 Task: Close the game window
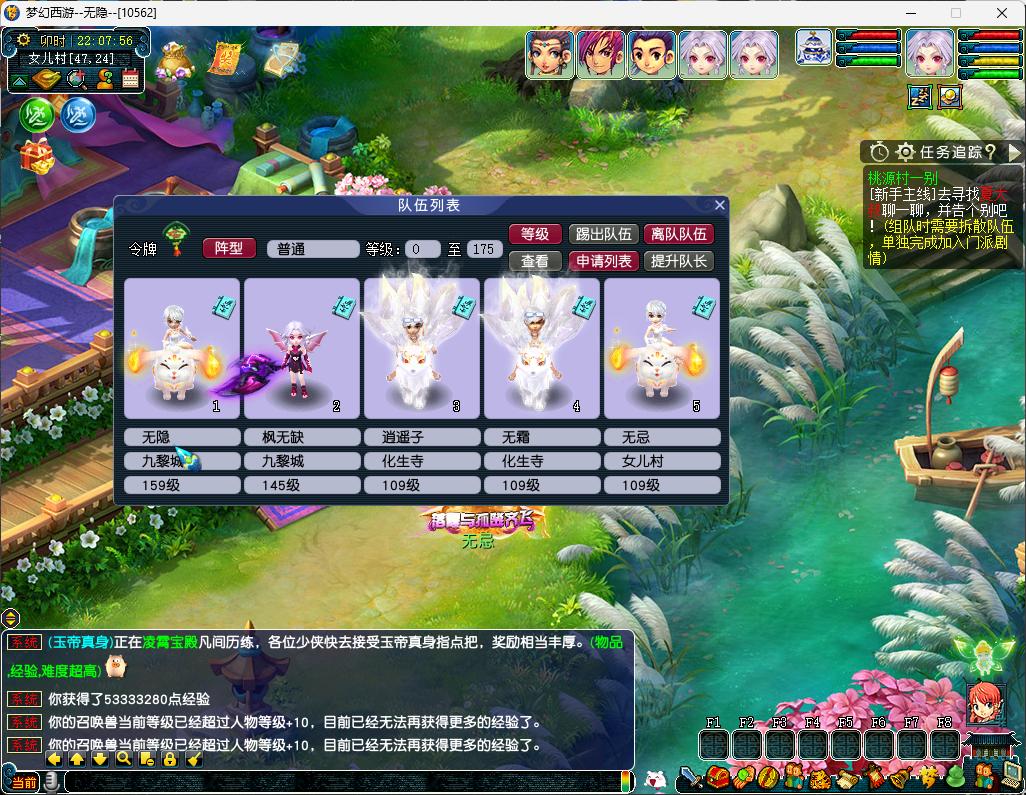click(1002, 13)
